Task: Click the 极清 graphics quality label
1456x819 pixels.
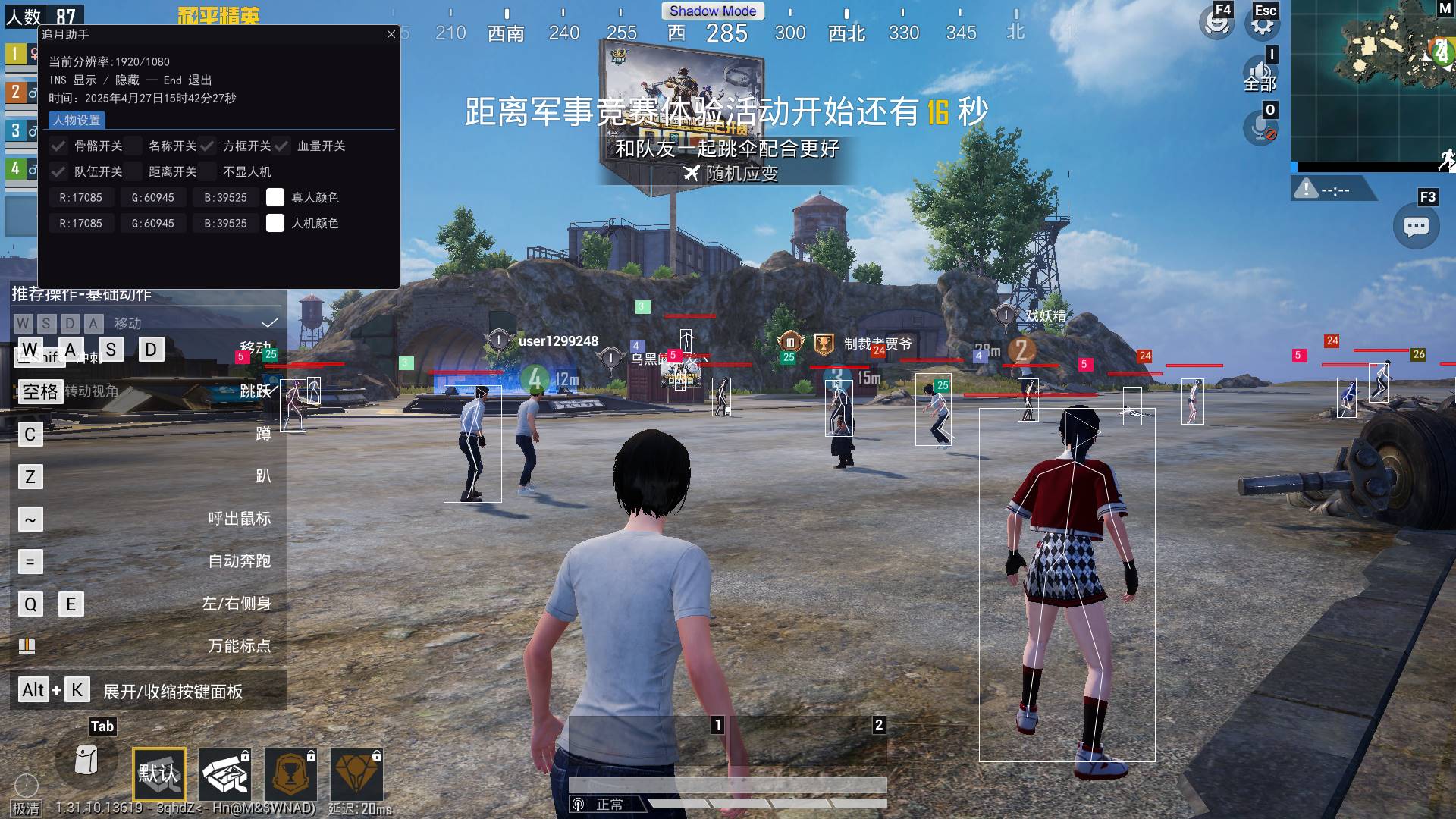Action: (x=26, y=808)
